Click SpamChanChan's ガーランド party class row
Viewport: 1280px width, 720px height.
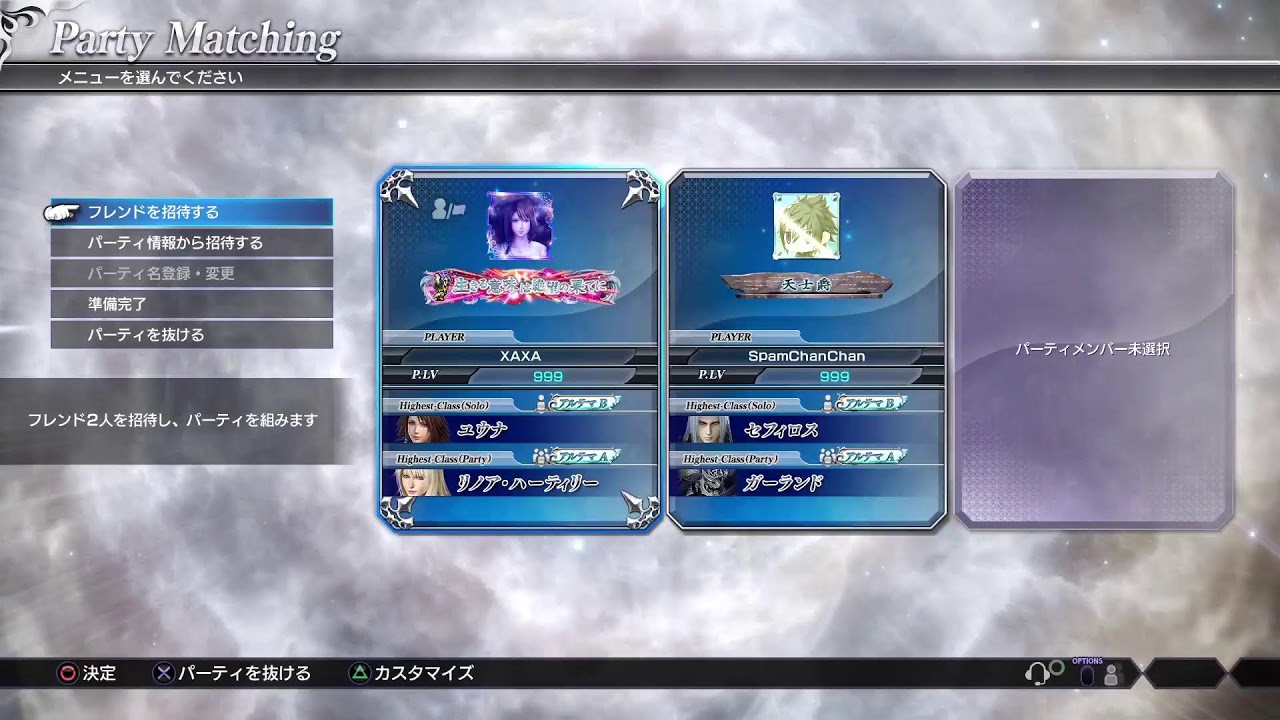[x=806, y=484]
